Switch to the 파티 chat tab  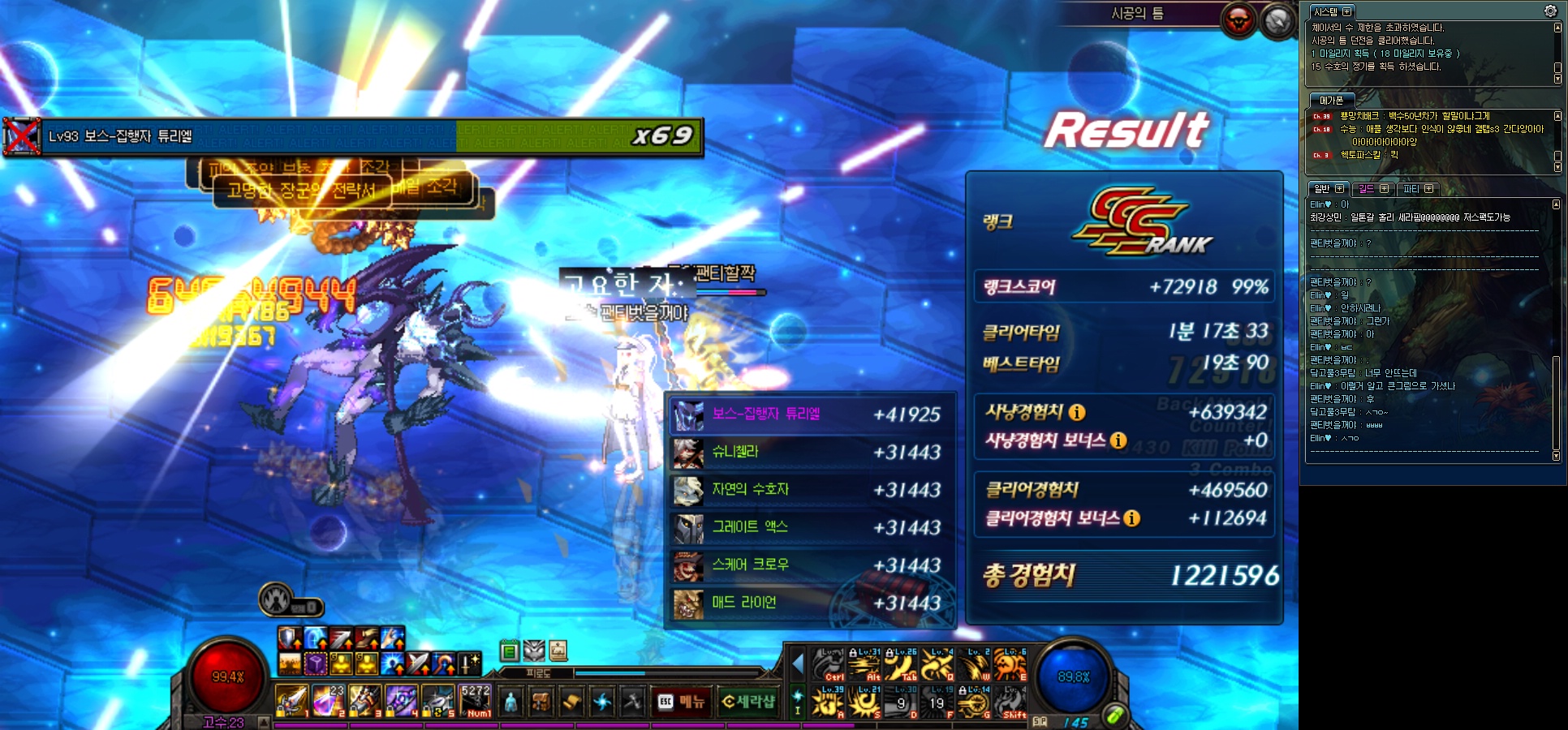[x=1411, y=189]
